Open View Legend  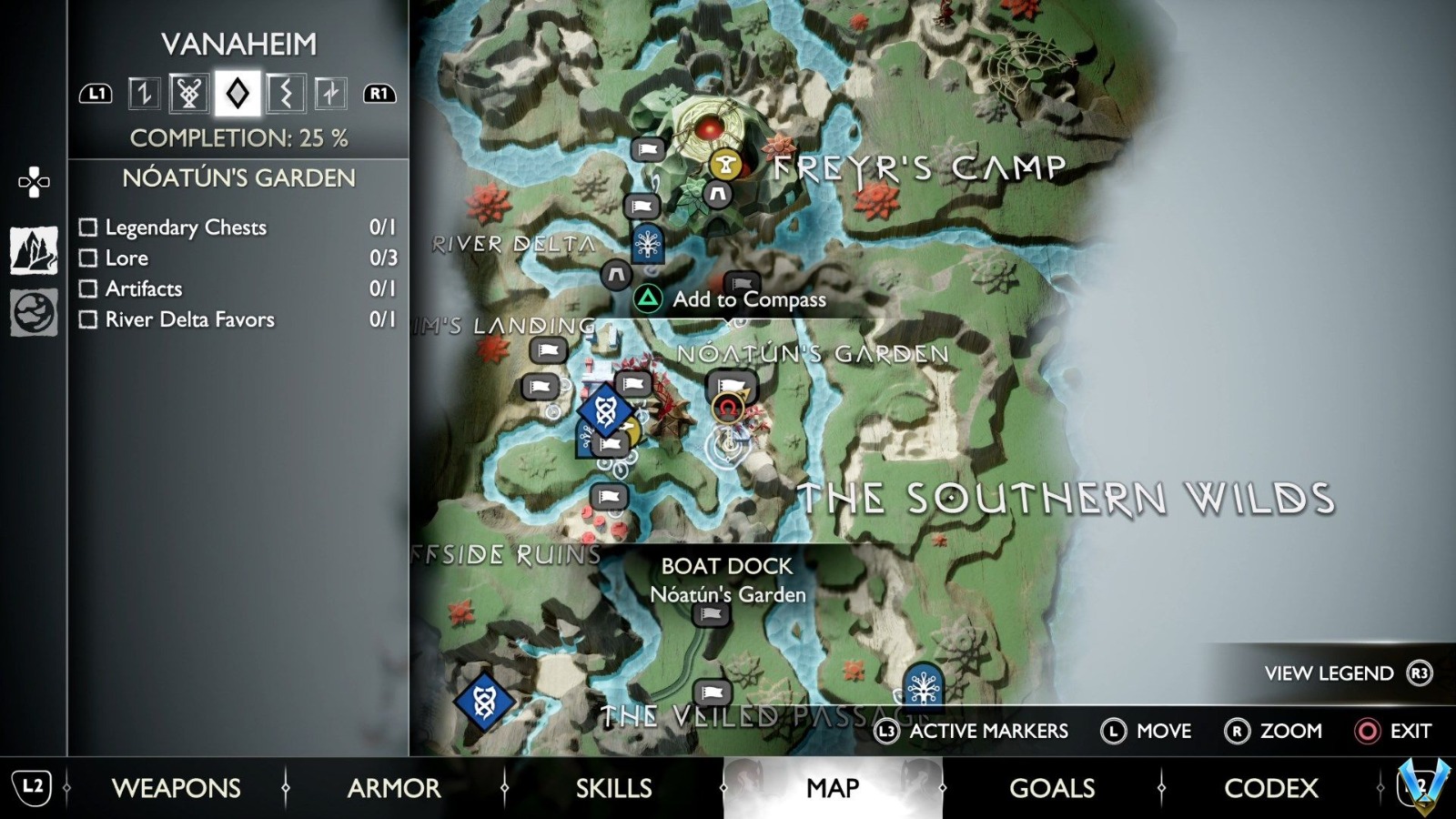coord(1329,673)
